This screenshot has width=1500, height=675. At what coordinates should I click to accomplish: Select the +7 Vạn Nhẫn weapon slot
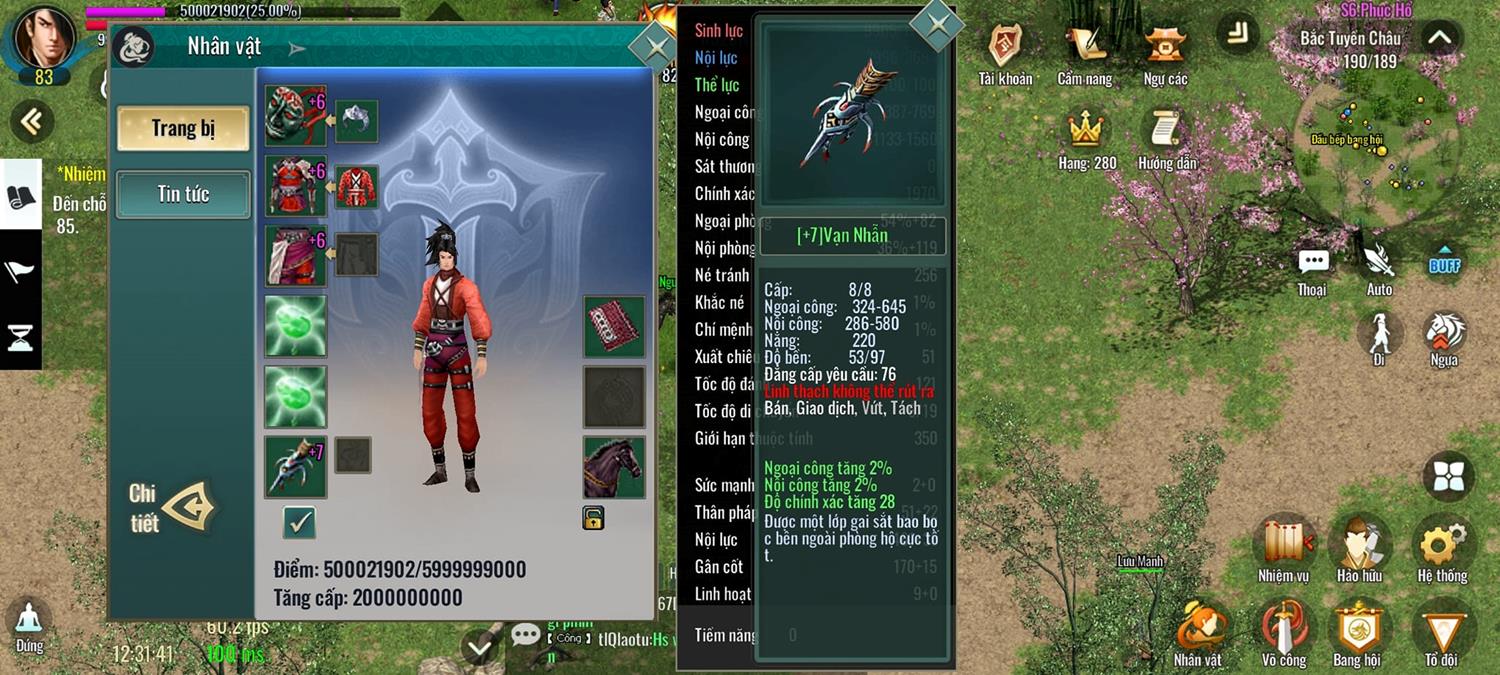coord(296,466)
